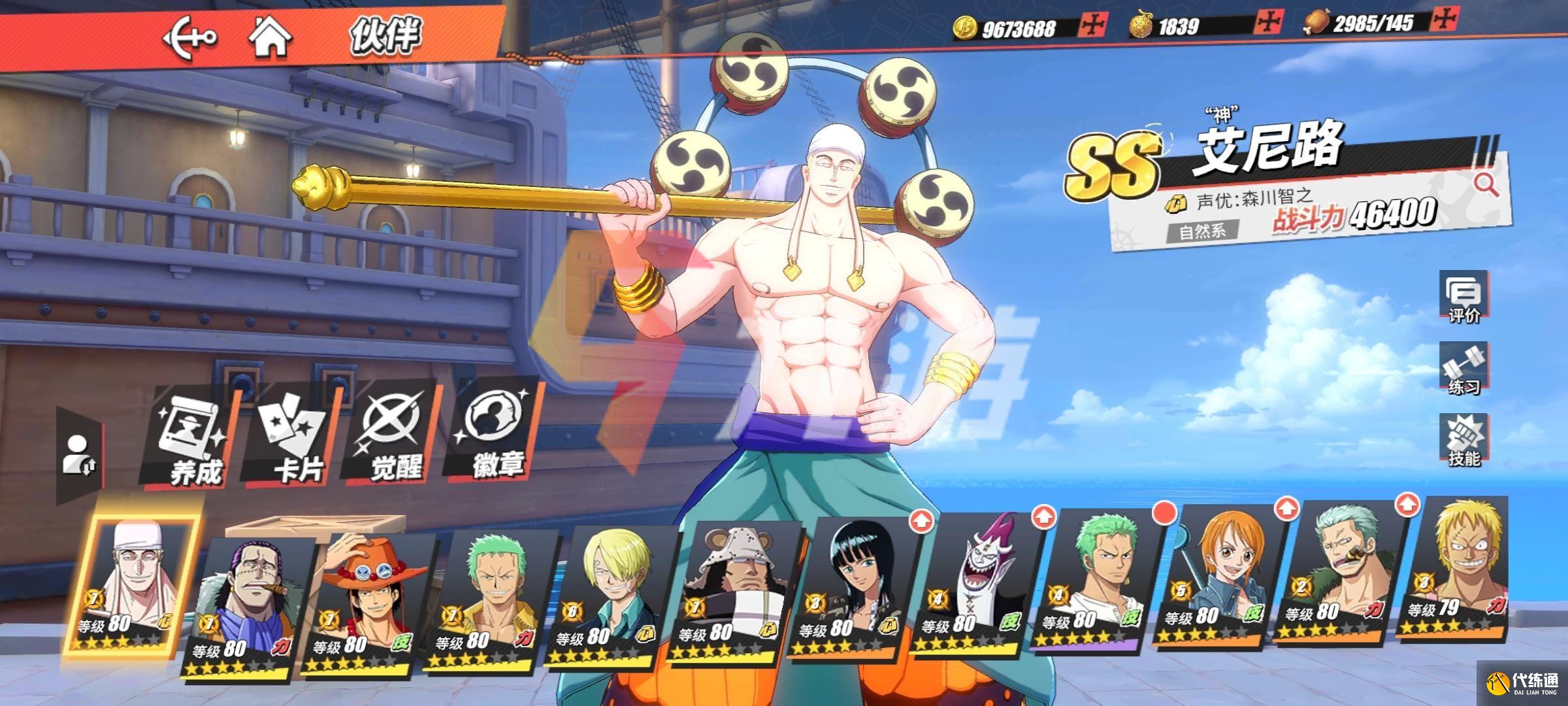Add more meat stamina
Viewport: 1568px width, 706px height.
click(1443, 21)
